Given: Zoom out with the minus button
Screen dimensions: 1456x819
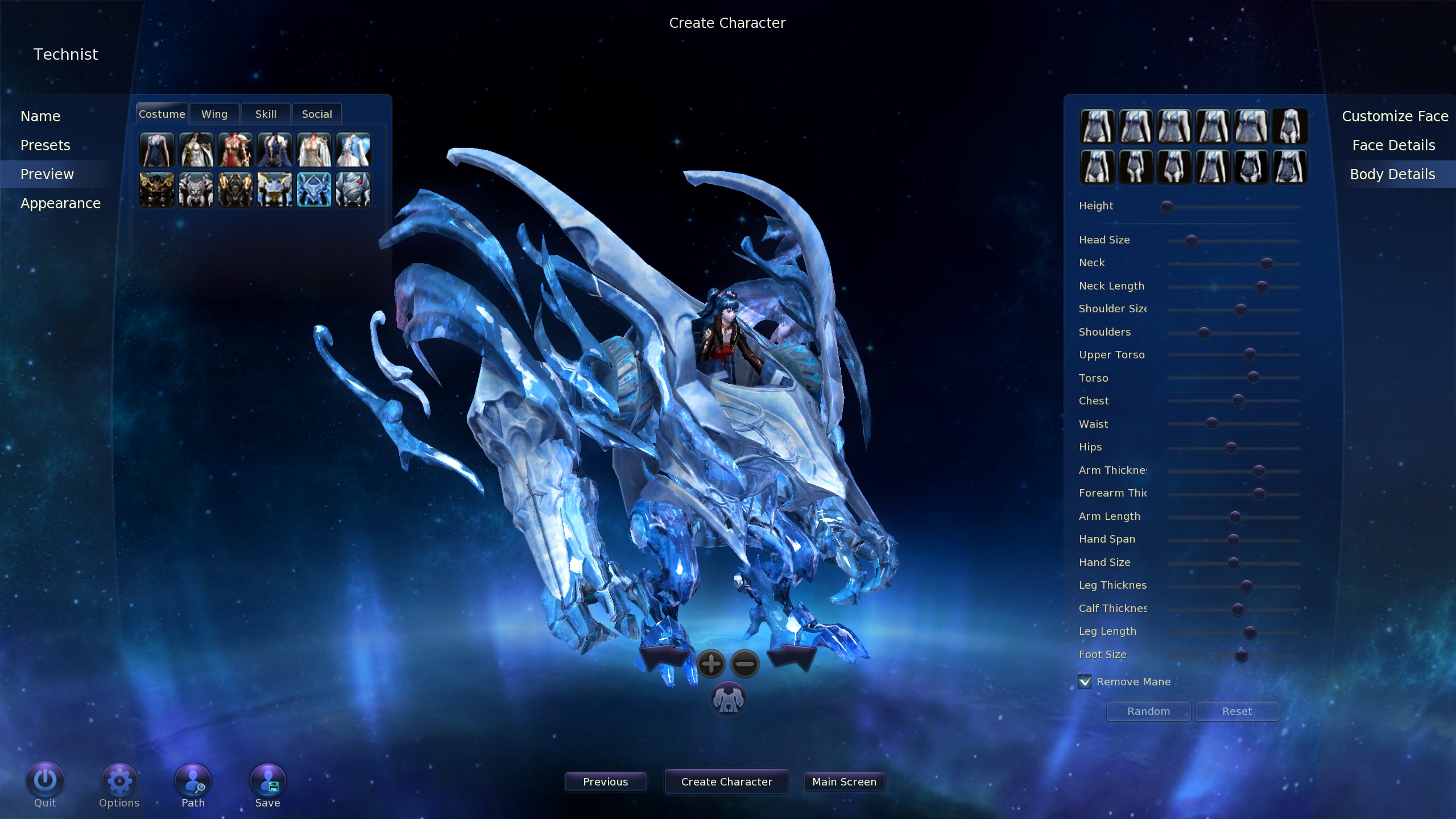Looking at the screenshot, I should point(744,664).
